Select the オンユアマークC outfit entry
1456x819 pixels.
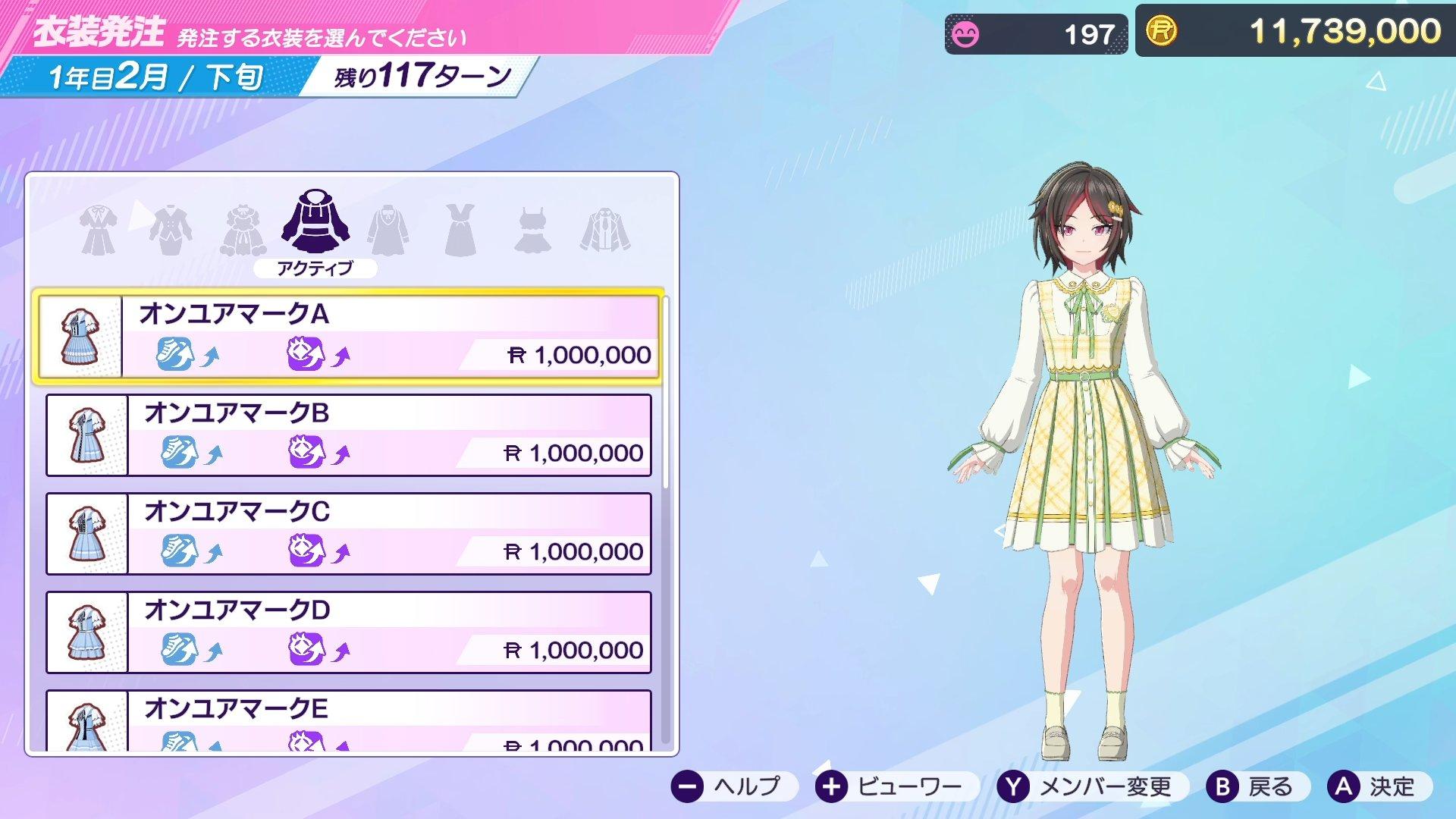349,531
